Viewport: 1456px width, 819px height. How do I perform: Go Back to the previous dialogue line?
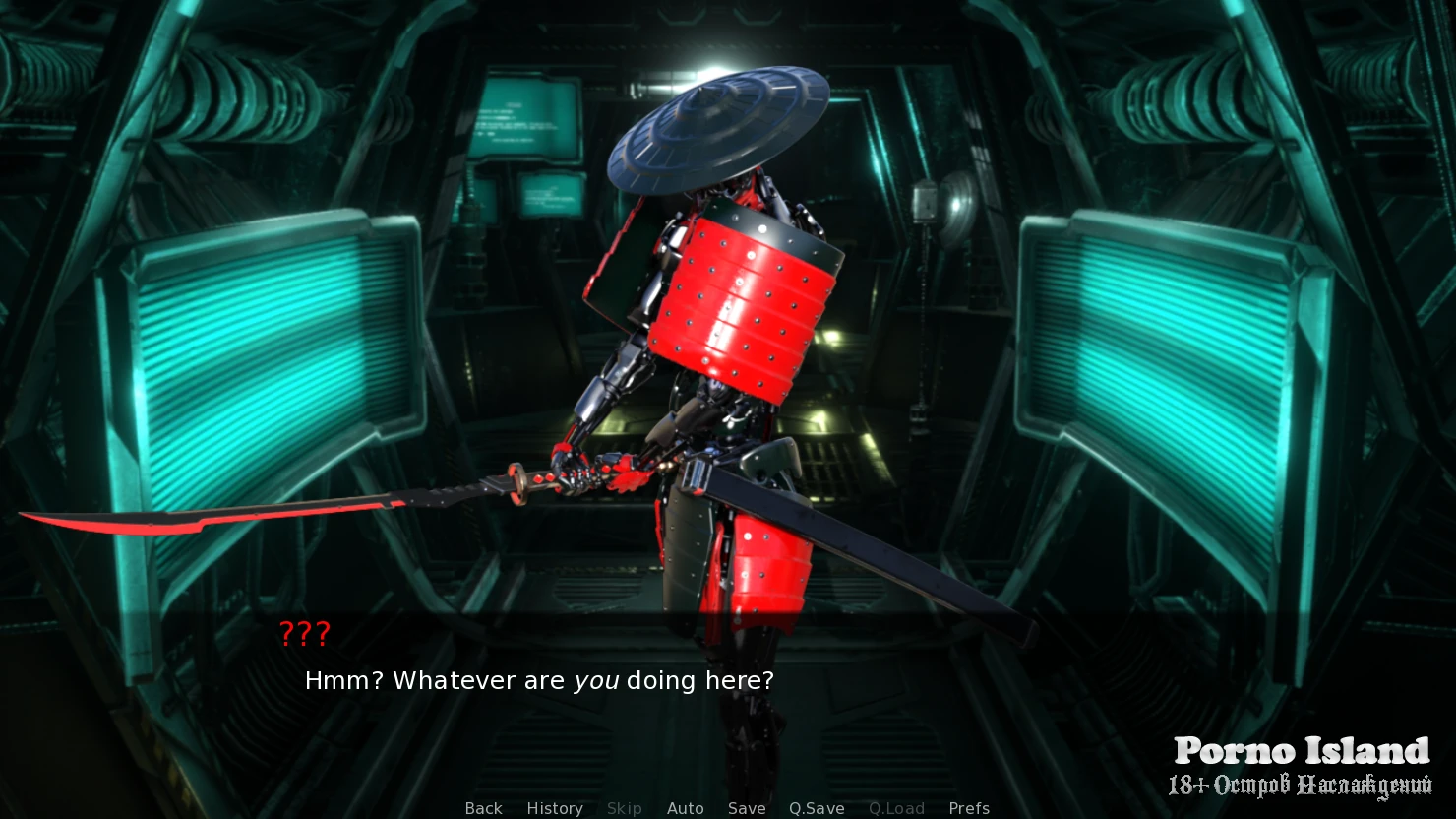[x=483, y=808]
